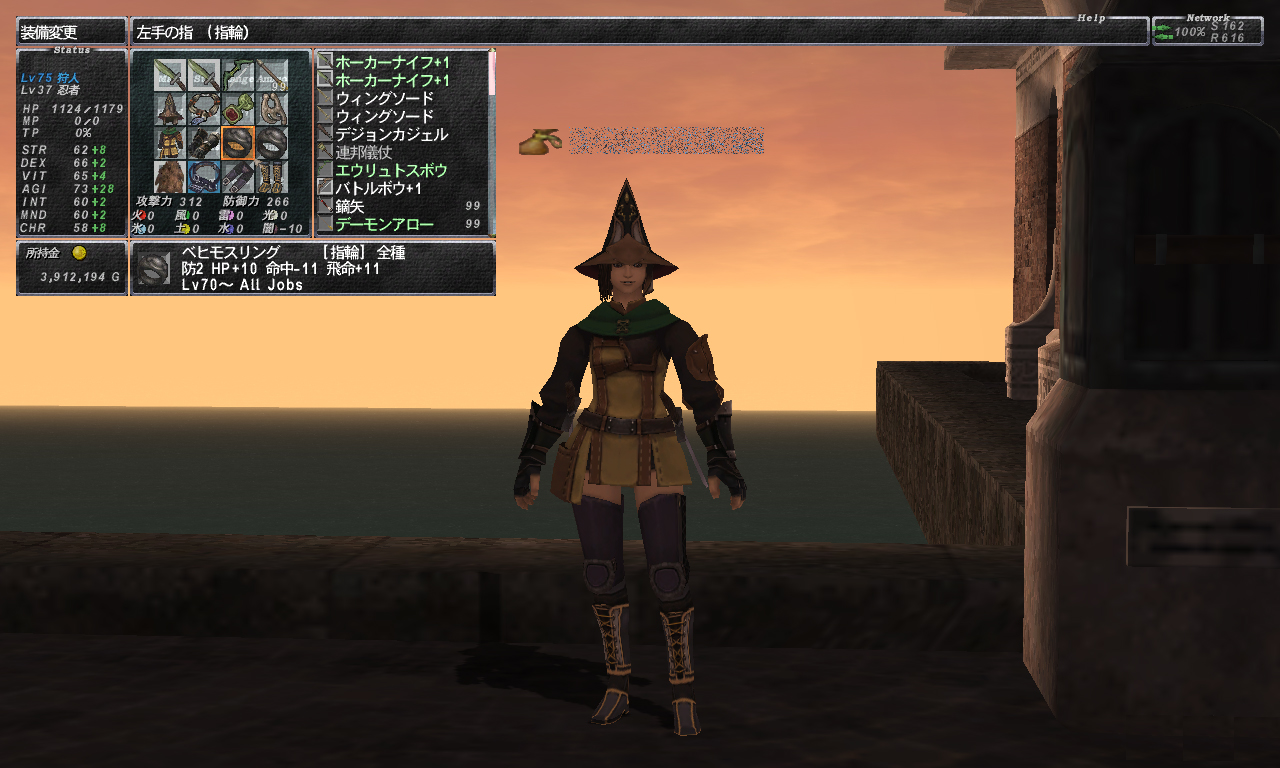This screenshot has height=768, width=1280.
Task: Select the gloves hand slot
Action: tap(204, 143)
